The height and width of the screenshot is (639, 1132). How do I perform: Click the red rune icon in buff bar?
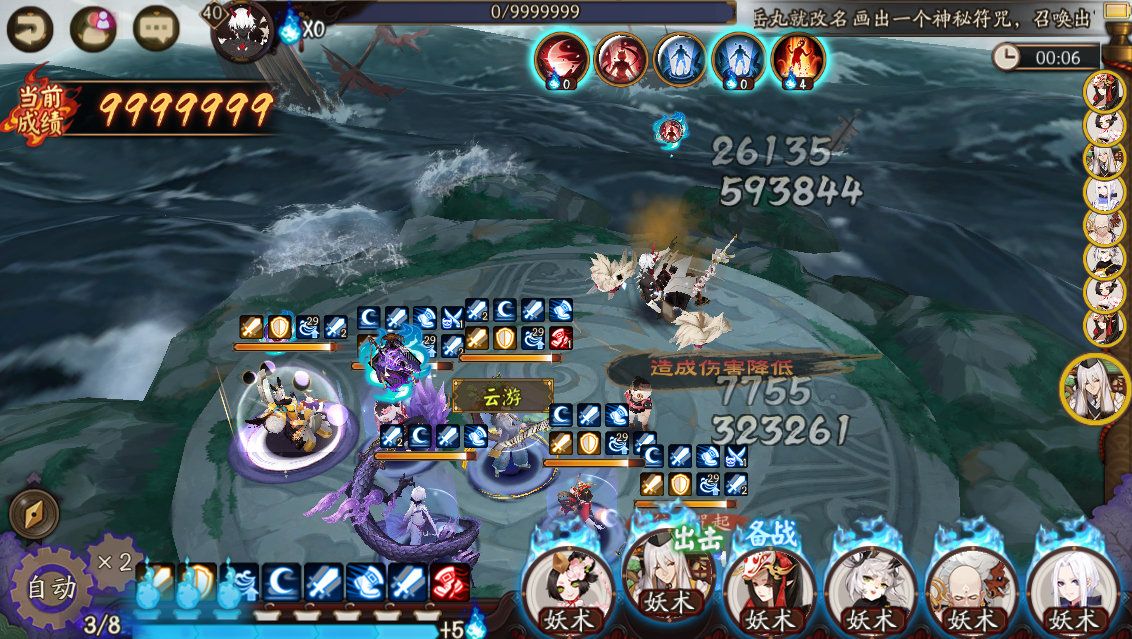click(449, 581)
